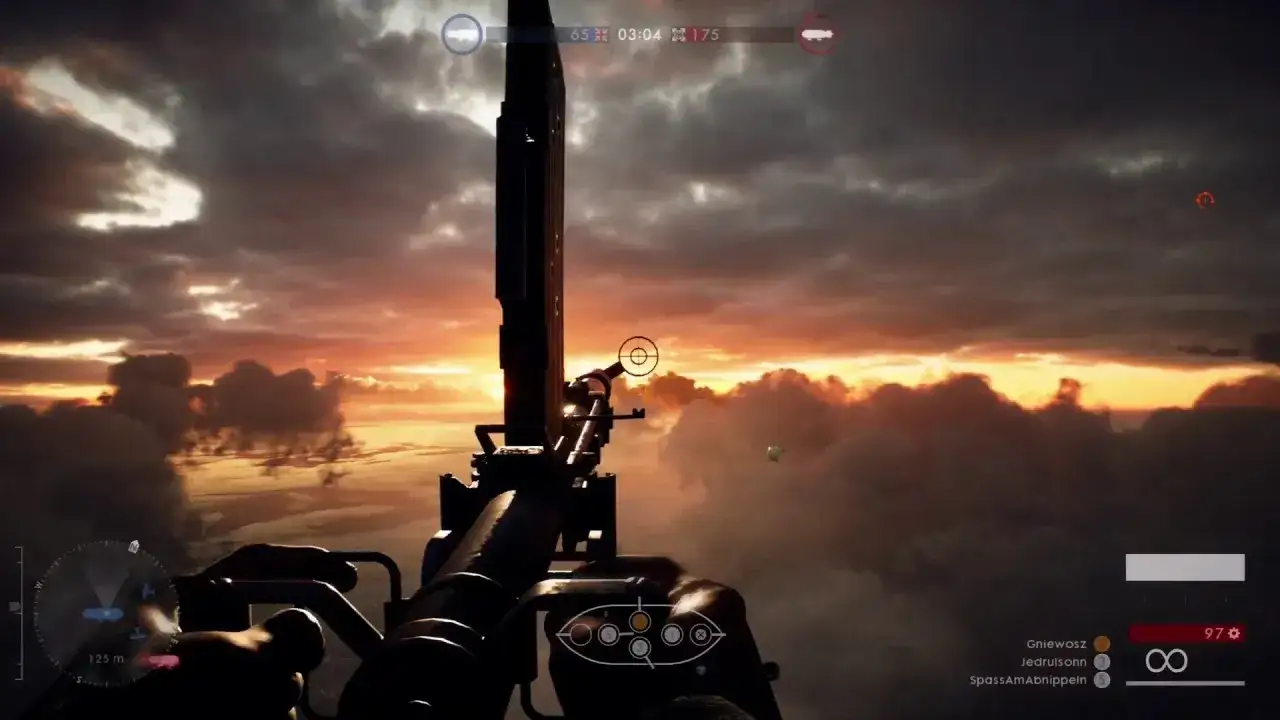
Task: Open the left seat slot on wheel
Action: point(581,634)
